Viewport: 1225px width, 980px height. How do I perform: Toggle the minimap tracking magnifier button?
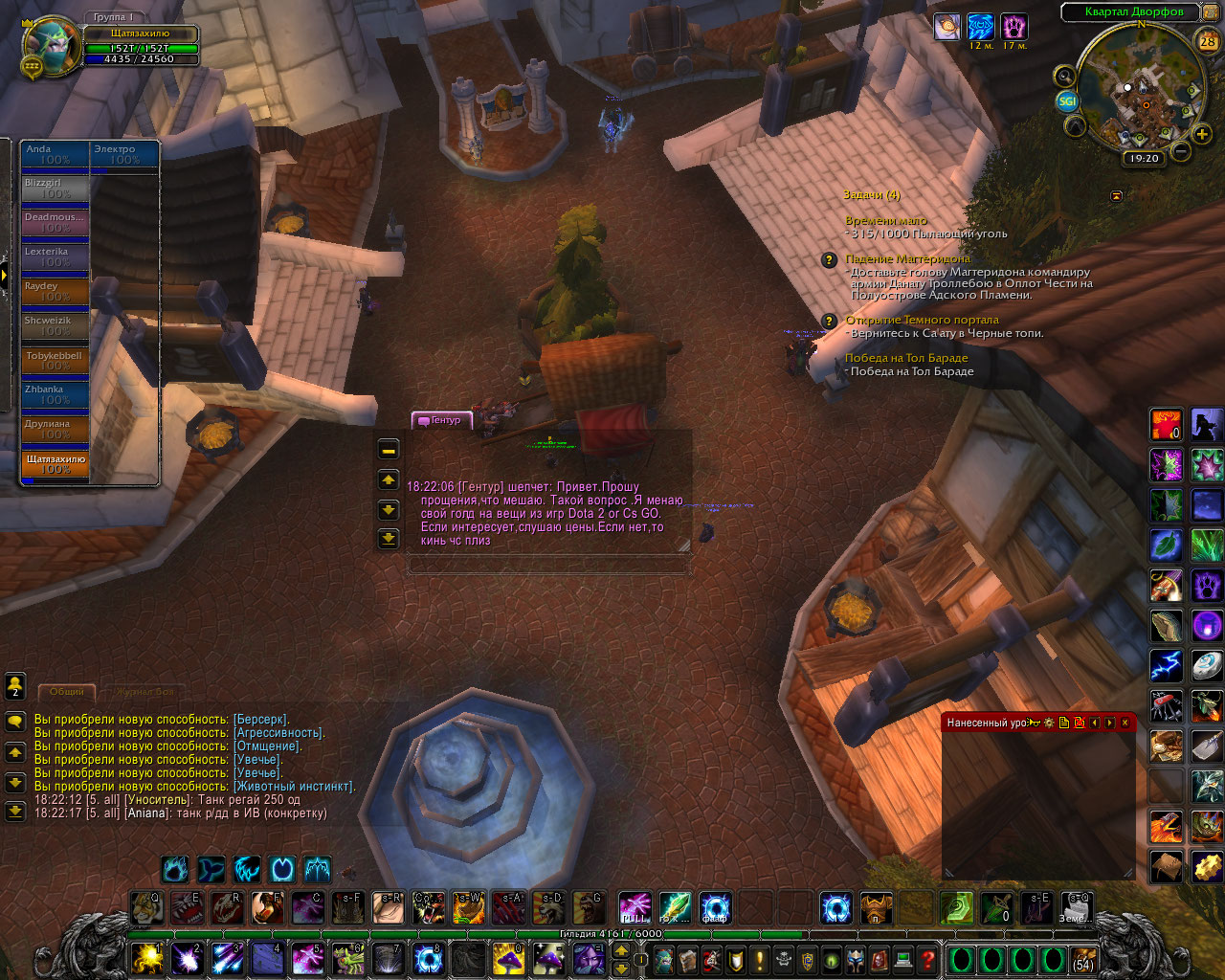(x=1064, y=76)
